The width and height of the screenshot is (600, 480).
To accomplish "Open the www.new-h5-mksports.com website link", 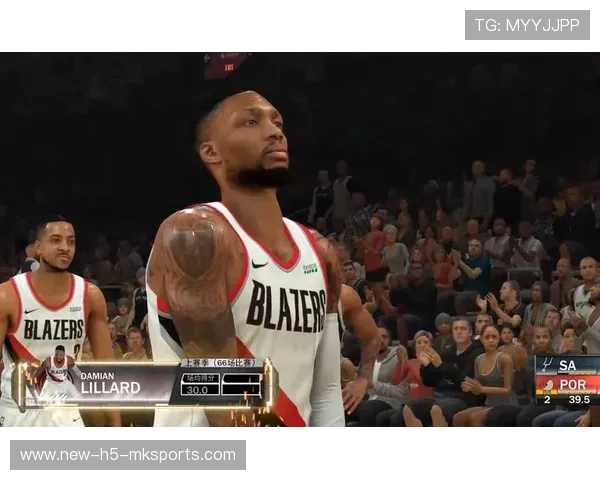I will pyautogui.click(x=128, y=455).
